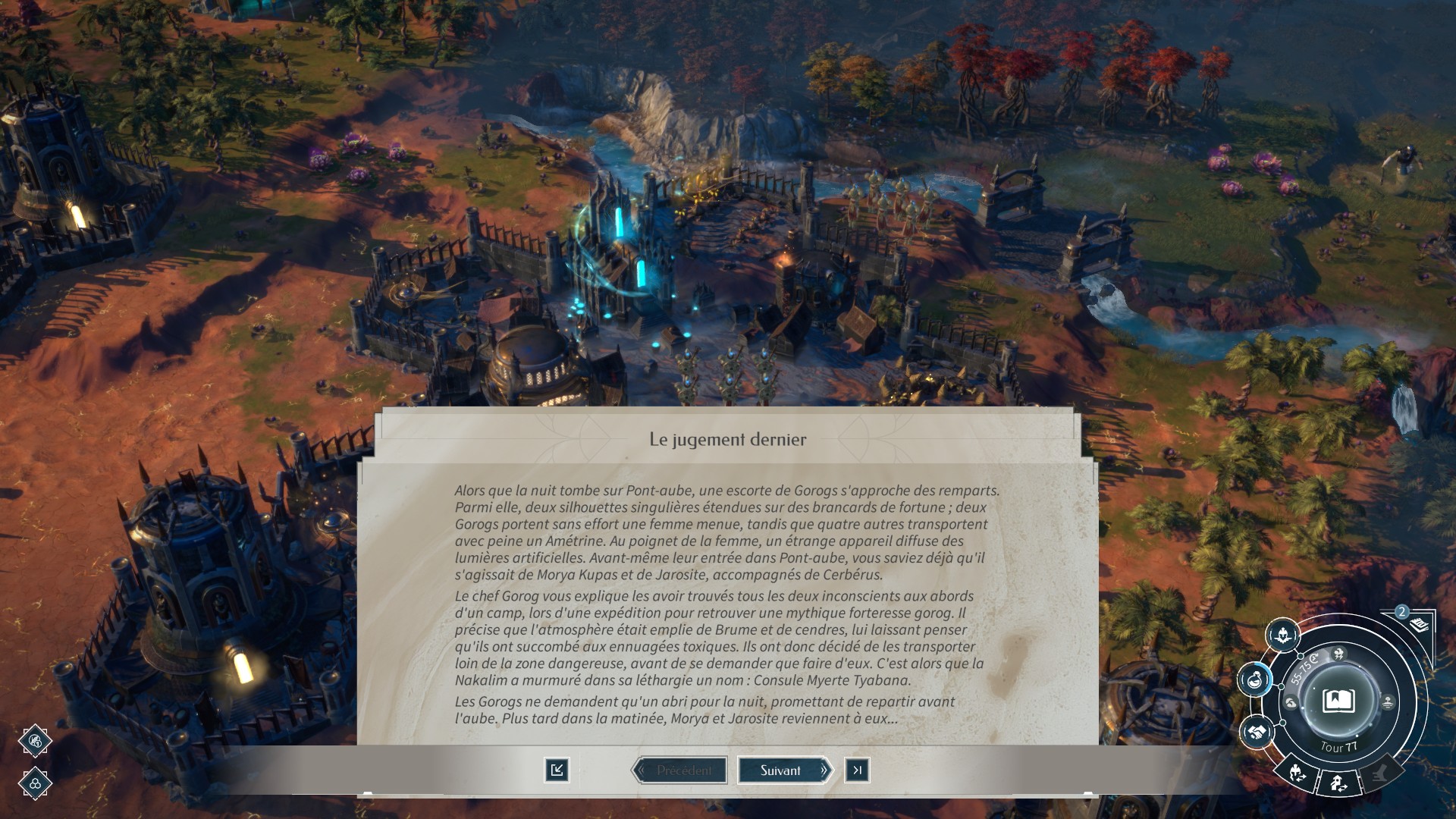Image resolution: width=1456 pixels, height=819 pixels.
Task: Skip to the end of the narrative
Action: tap(857, 770)
